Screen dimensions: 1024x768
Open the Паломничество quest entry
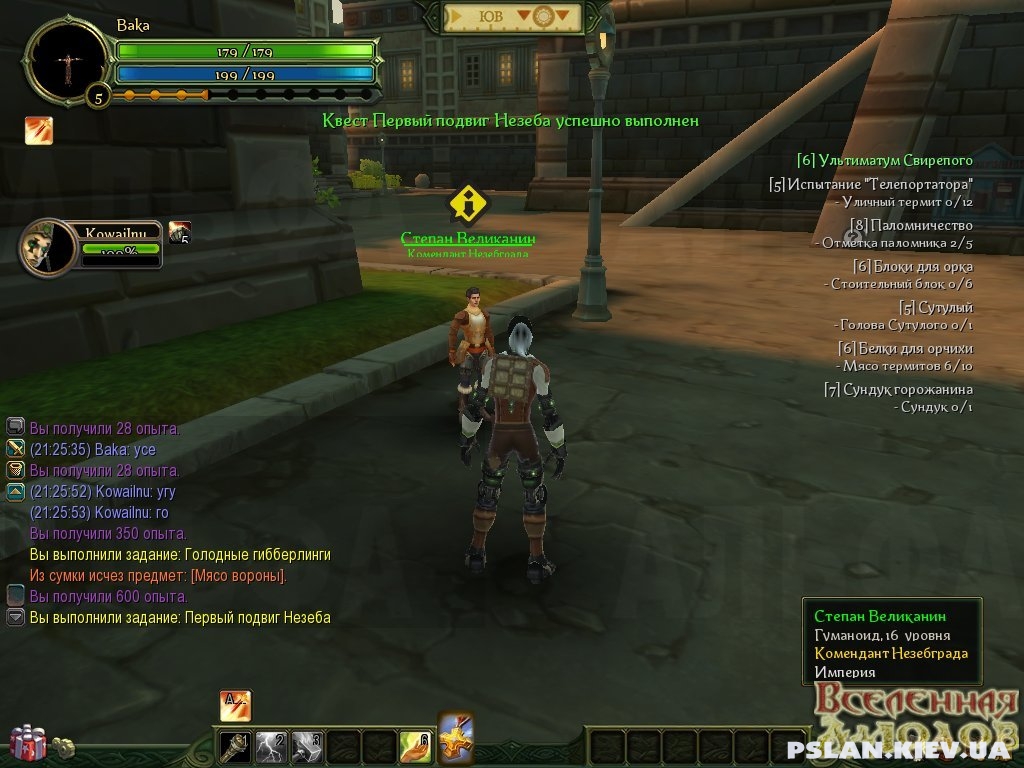pyautogui.click(x=911, y=225)
